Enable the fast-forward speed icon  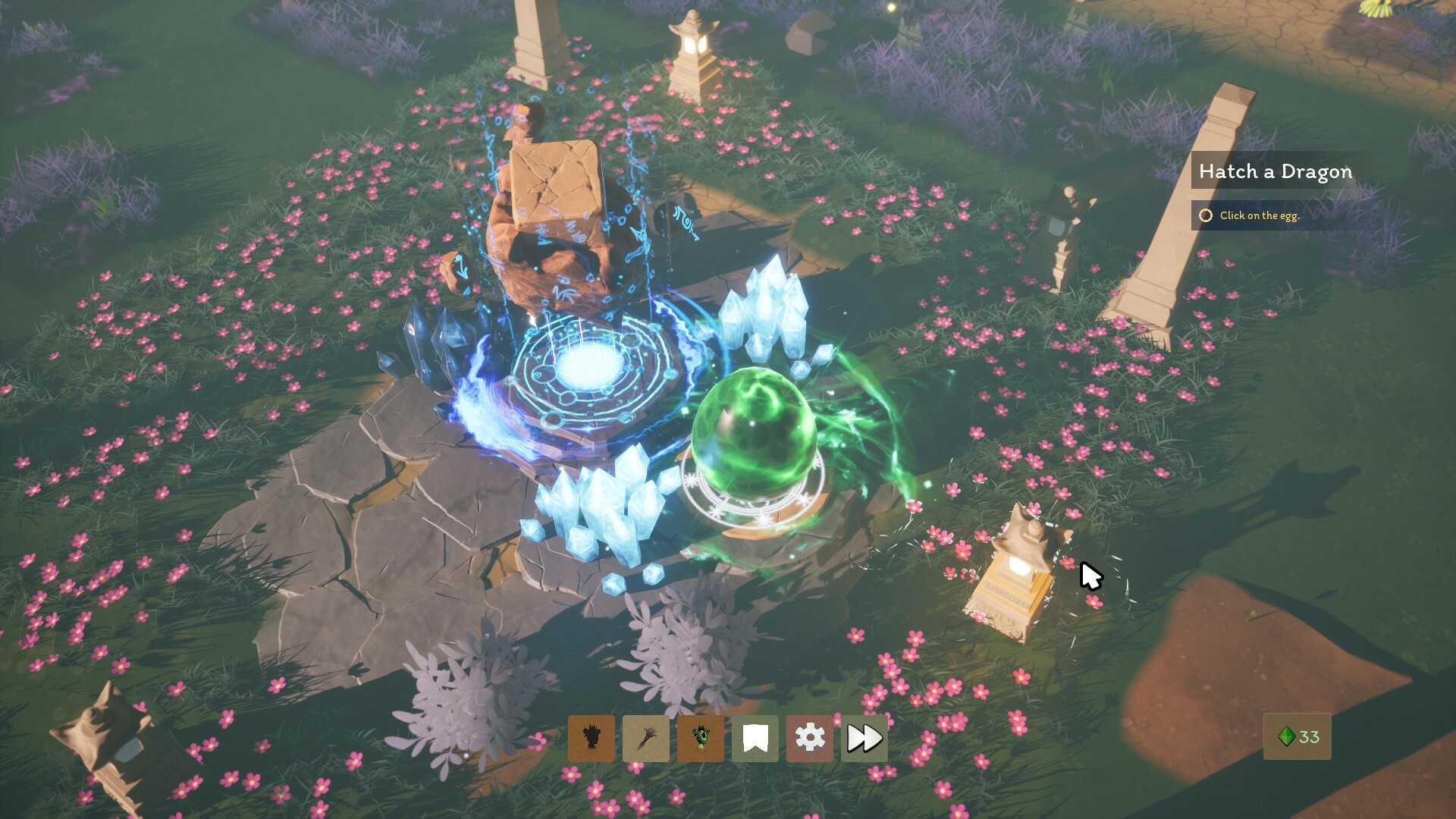point(864,736)
